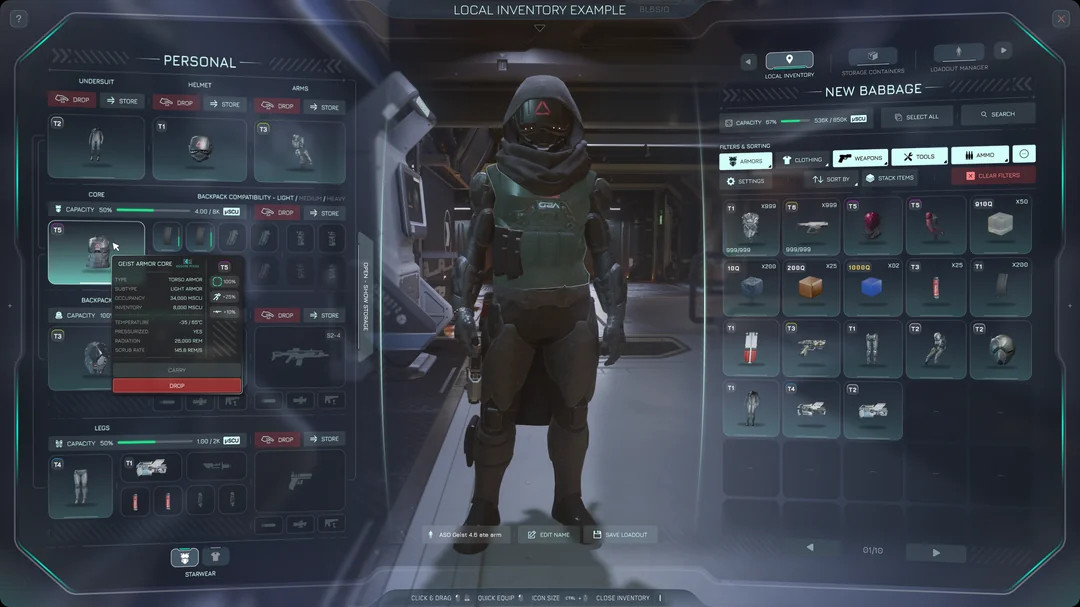Open the Sort By dropdown
This screenshot has width=1080, height=607.
(831, 179)
